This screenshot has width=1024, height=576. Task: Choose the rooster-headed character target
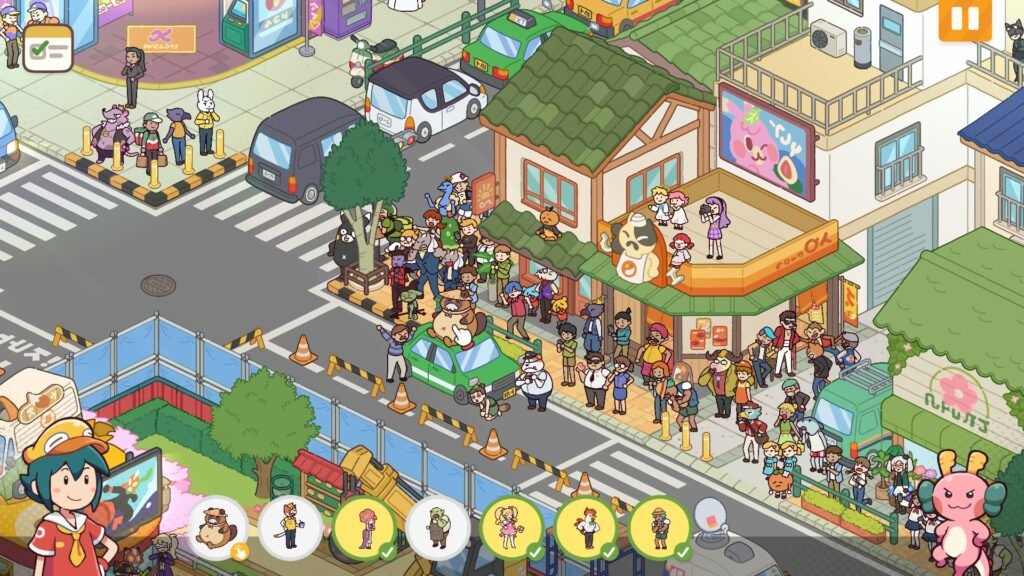point(586,528)
